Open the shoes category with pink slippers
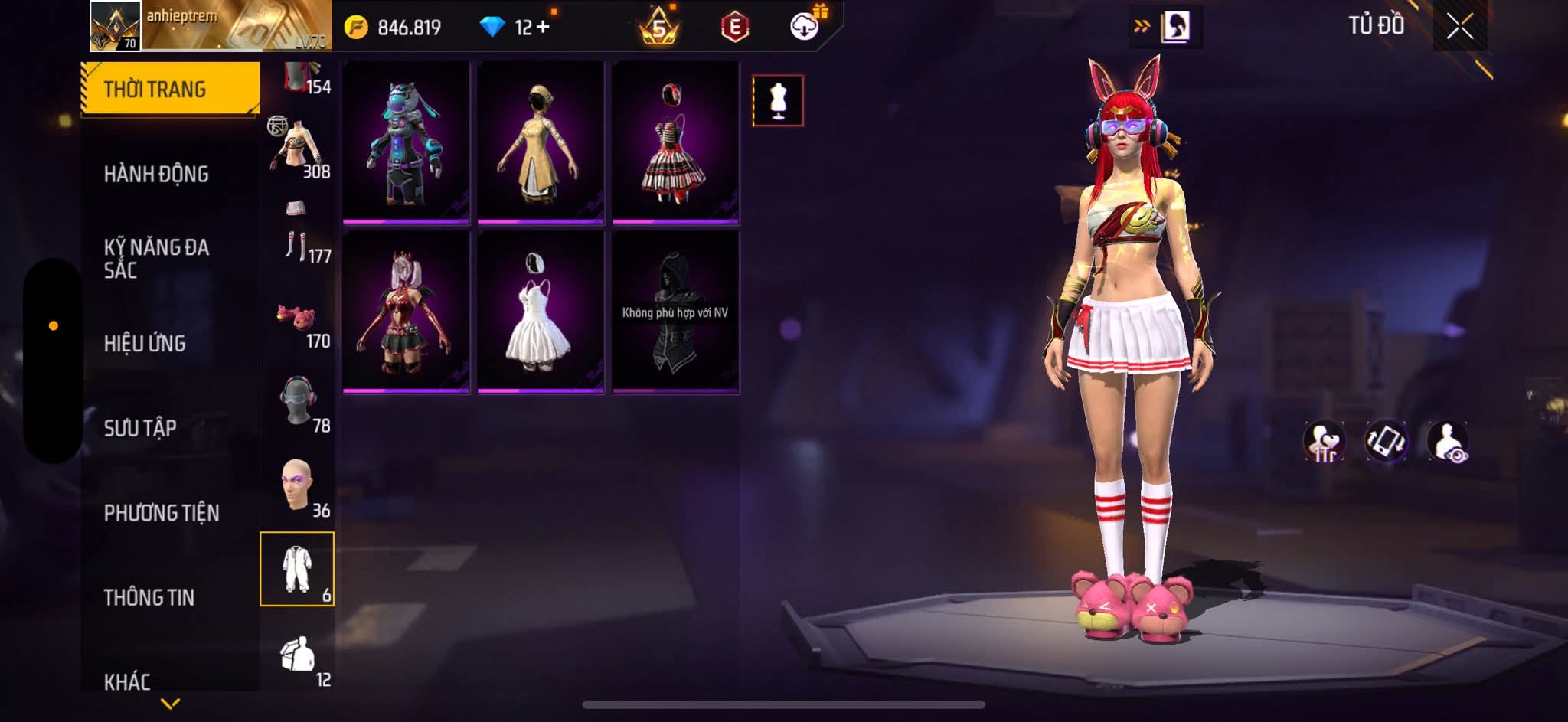The width and height of the screenshot is (1568, 722). tap(298, 321)
